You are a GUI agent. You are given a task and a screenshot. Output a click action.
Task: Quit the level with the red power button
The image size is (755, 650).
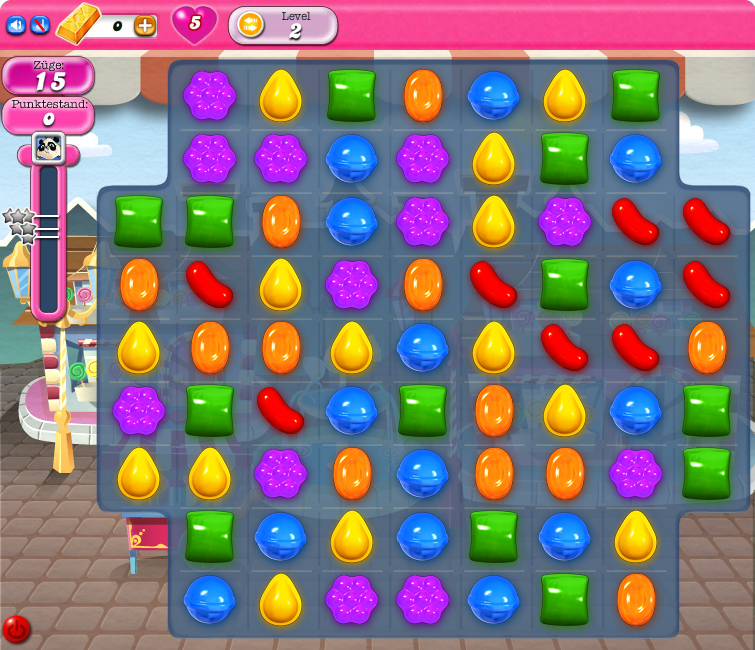[16, 629]
